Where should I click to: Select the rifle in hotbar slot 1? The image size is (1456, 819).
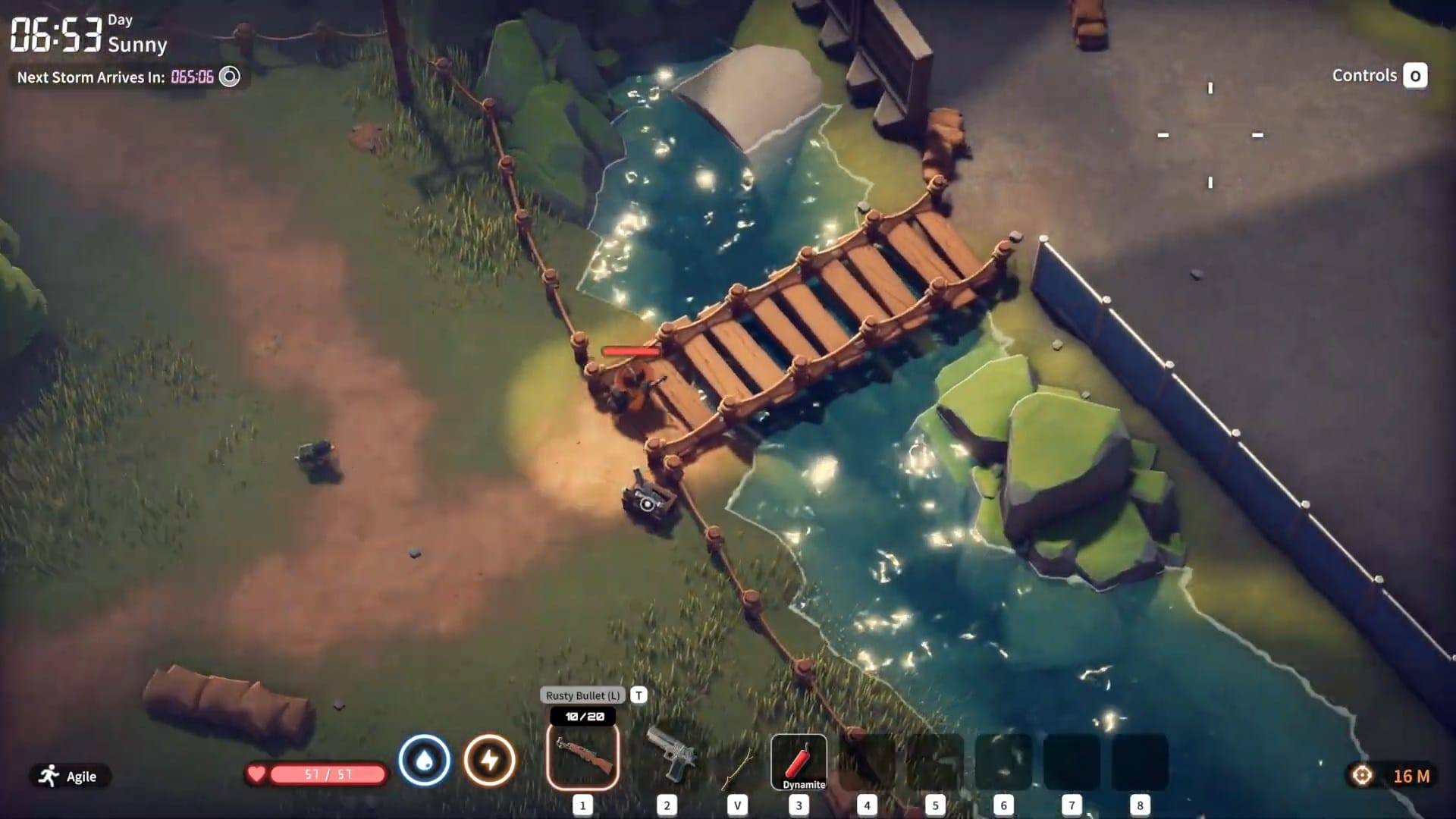tap(582, 758)
